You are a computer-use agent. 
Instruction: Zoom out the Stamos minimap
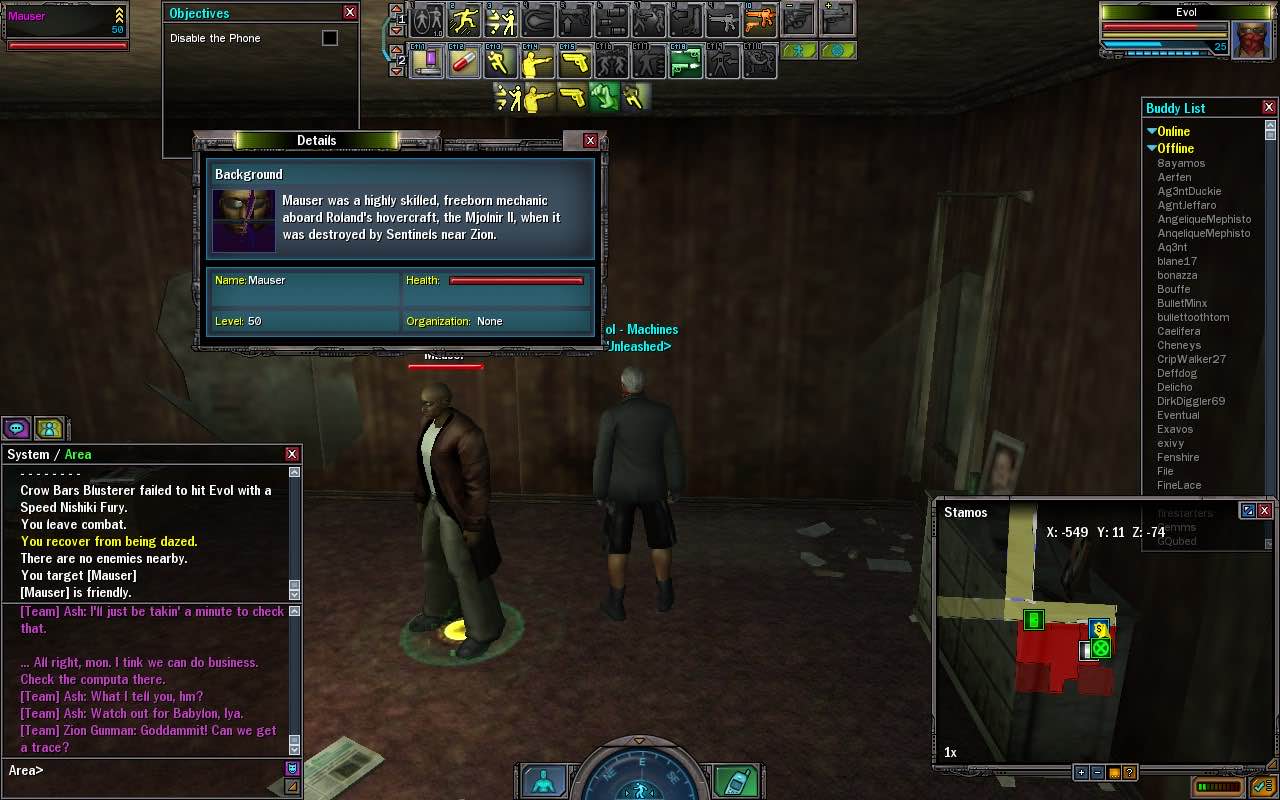click(1097, 772)
